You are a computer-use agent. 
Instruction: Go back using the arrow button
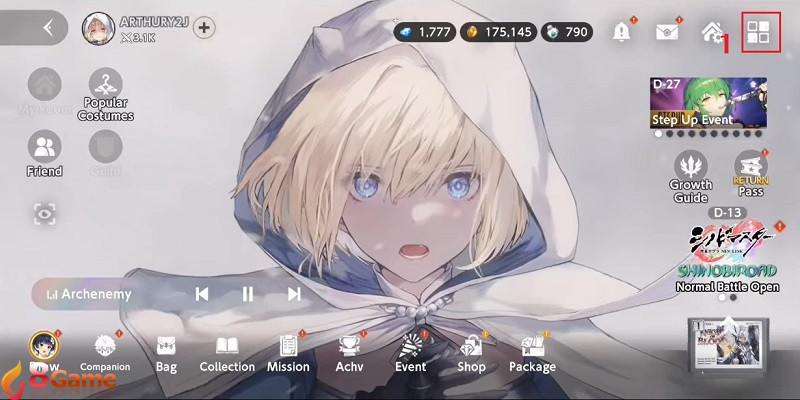(46, 28)
